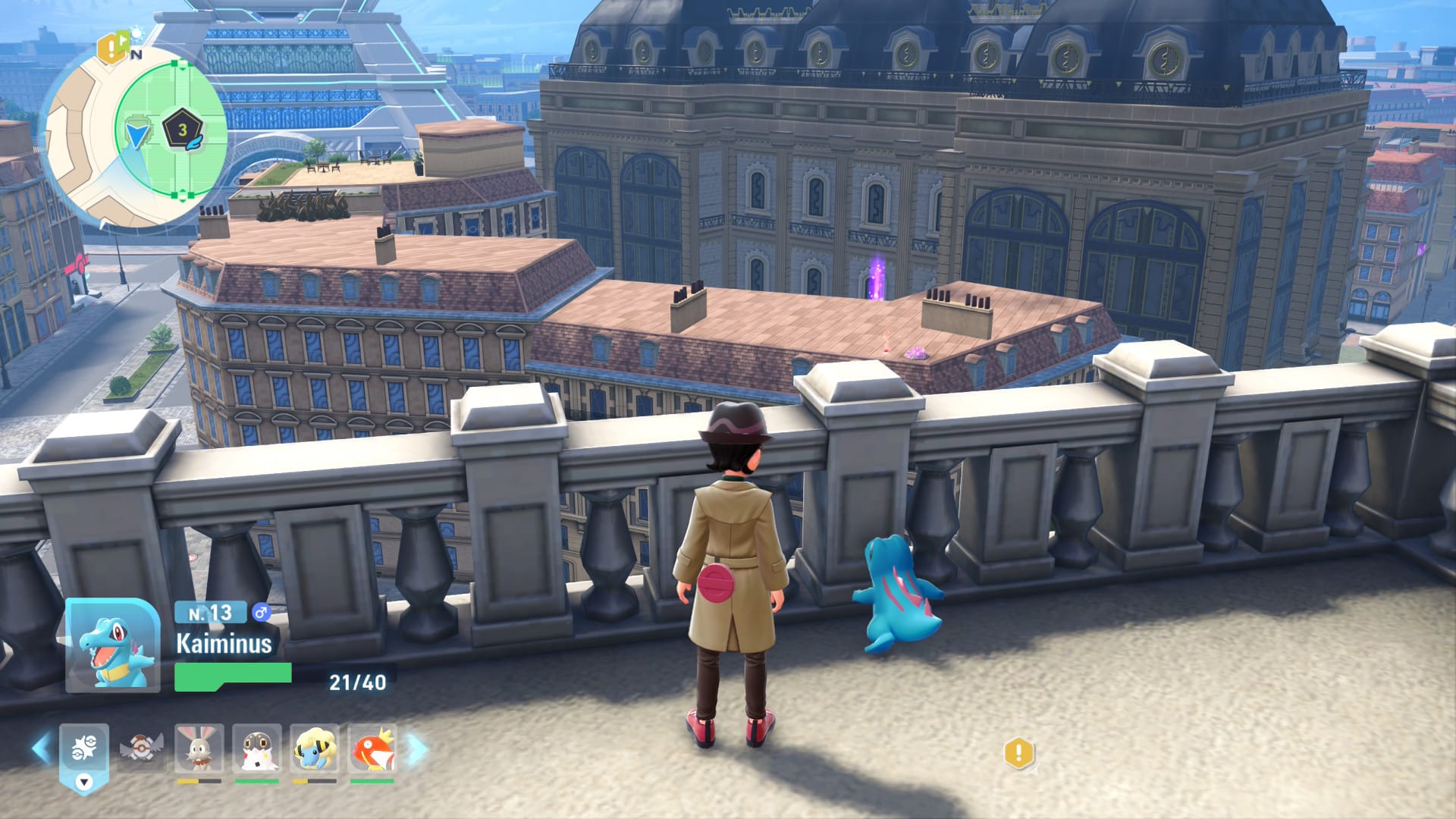
Task: Switch to the white egg-shaped Pokémon
Action: [257, 748]
